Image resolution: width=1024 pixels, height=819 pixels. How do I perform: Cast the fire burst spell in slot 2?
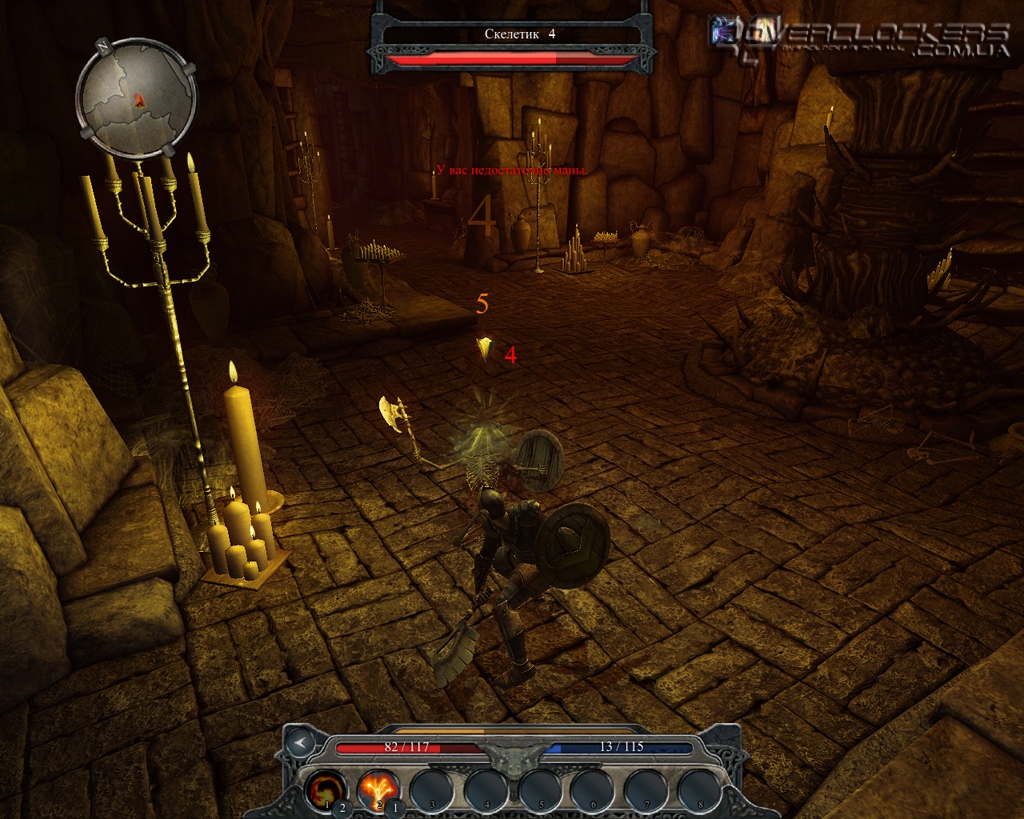[x=378, y=788]
